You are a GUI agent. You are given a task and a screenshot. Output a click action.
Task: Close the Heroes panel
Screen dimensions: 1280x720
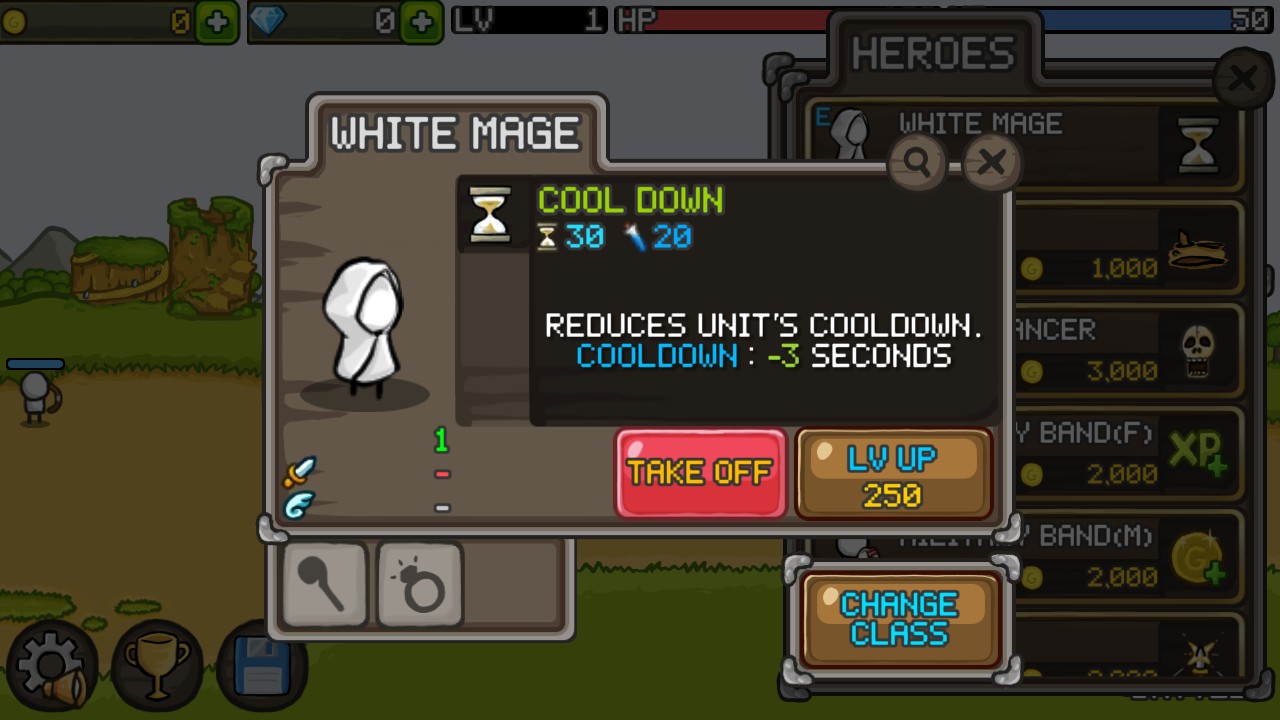click(x=1243, y=78)
